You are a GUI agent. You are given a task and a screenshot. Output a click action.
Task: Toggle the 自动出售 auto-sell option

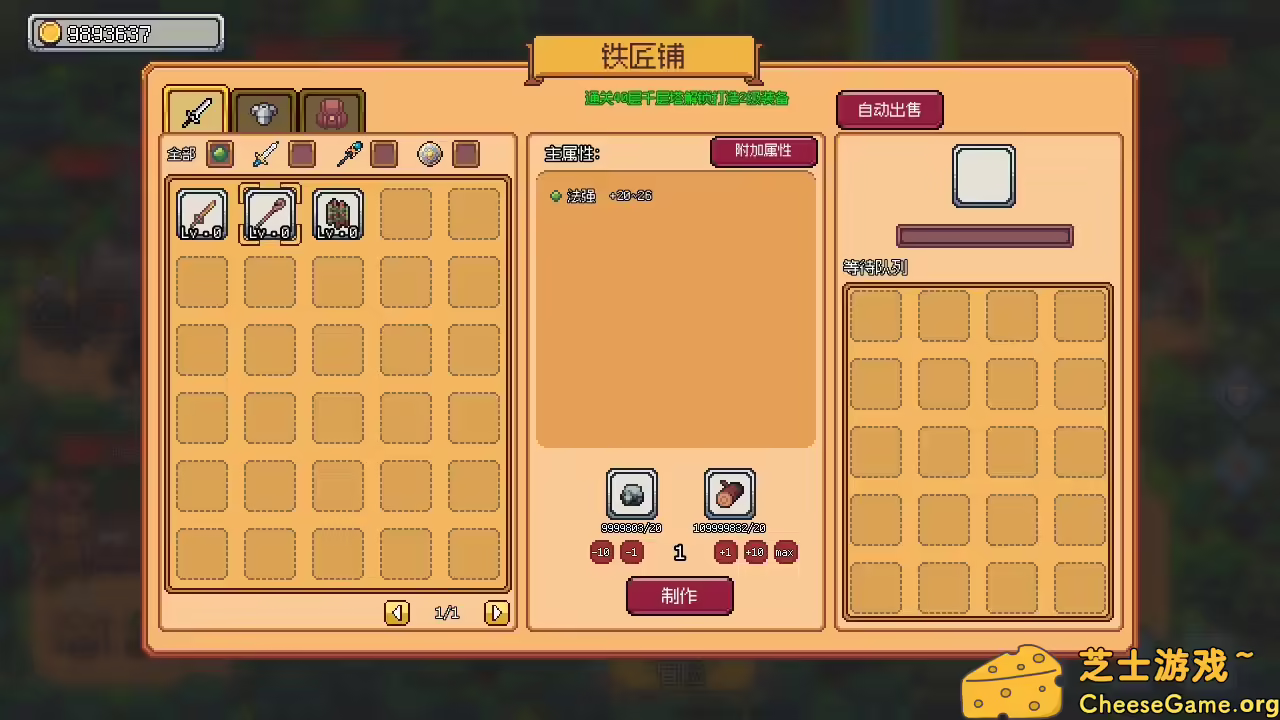[889, 110]
